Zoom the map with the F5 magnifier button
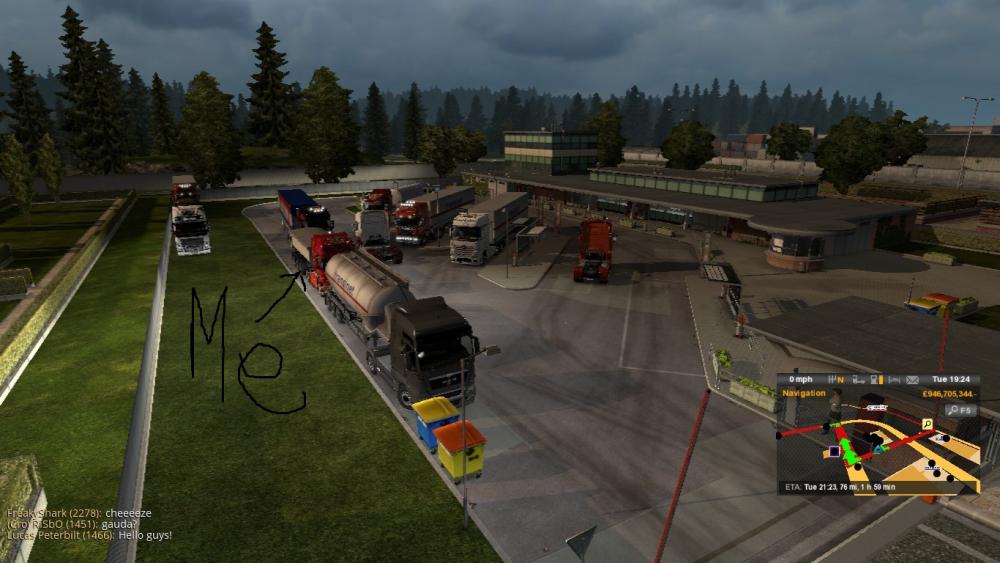 pyautogui.click(x=962, y=410)
